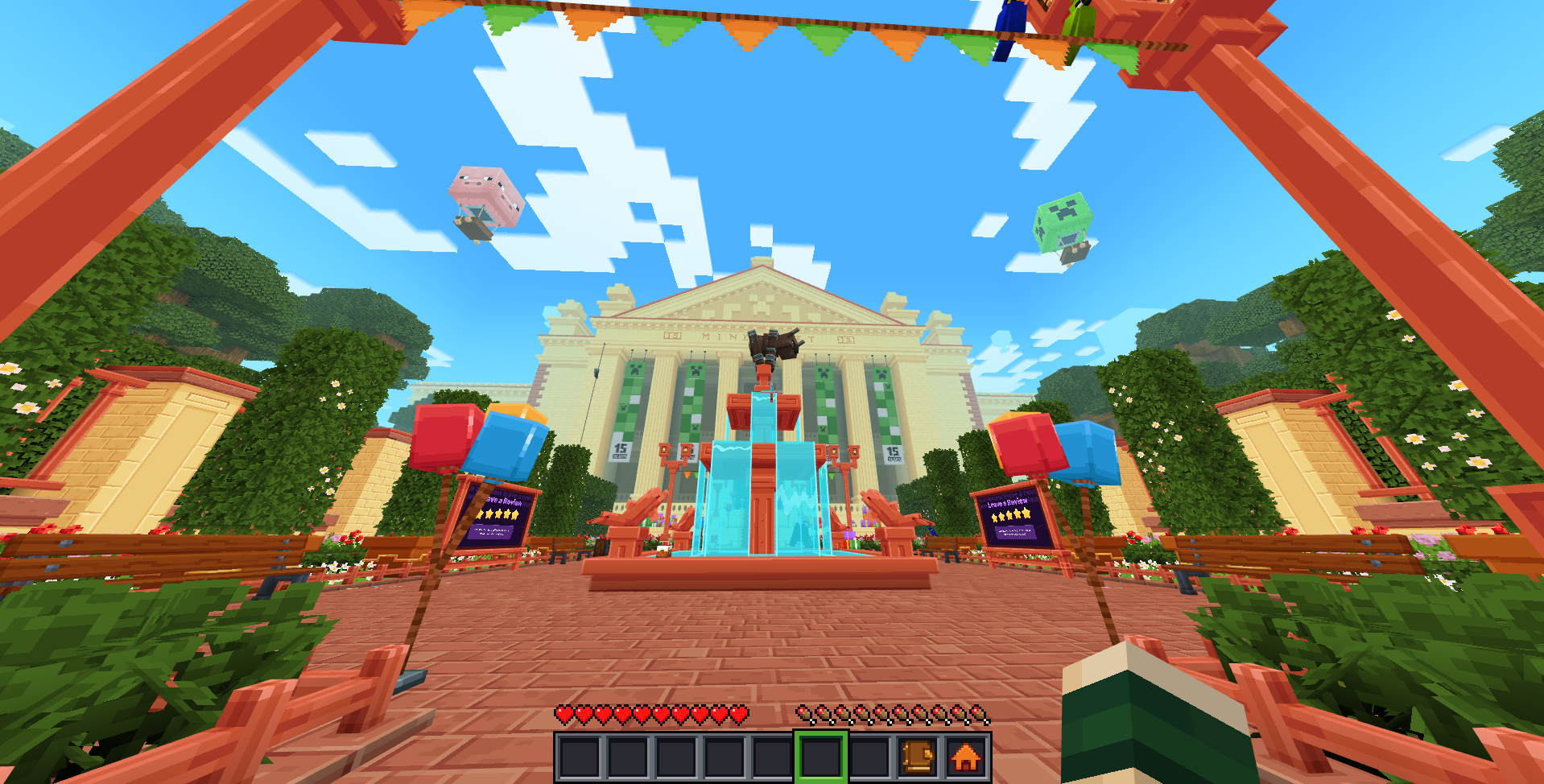Viewport: 1544px width, 784px height.
Task: Click the leftmost heart in the health bar
Action: coord(562,714)
